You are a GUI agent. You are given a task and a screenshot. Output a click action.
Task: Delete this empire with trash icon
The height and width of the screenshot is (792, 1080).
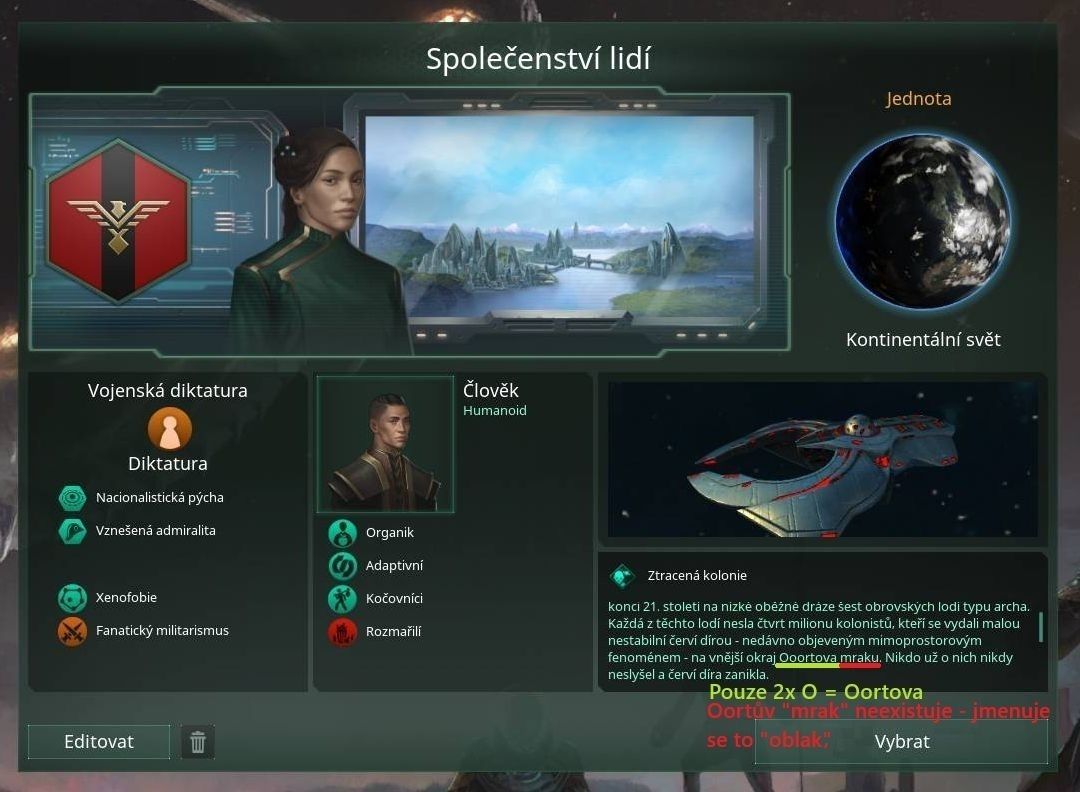[x=198, y=742]
